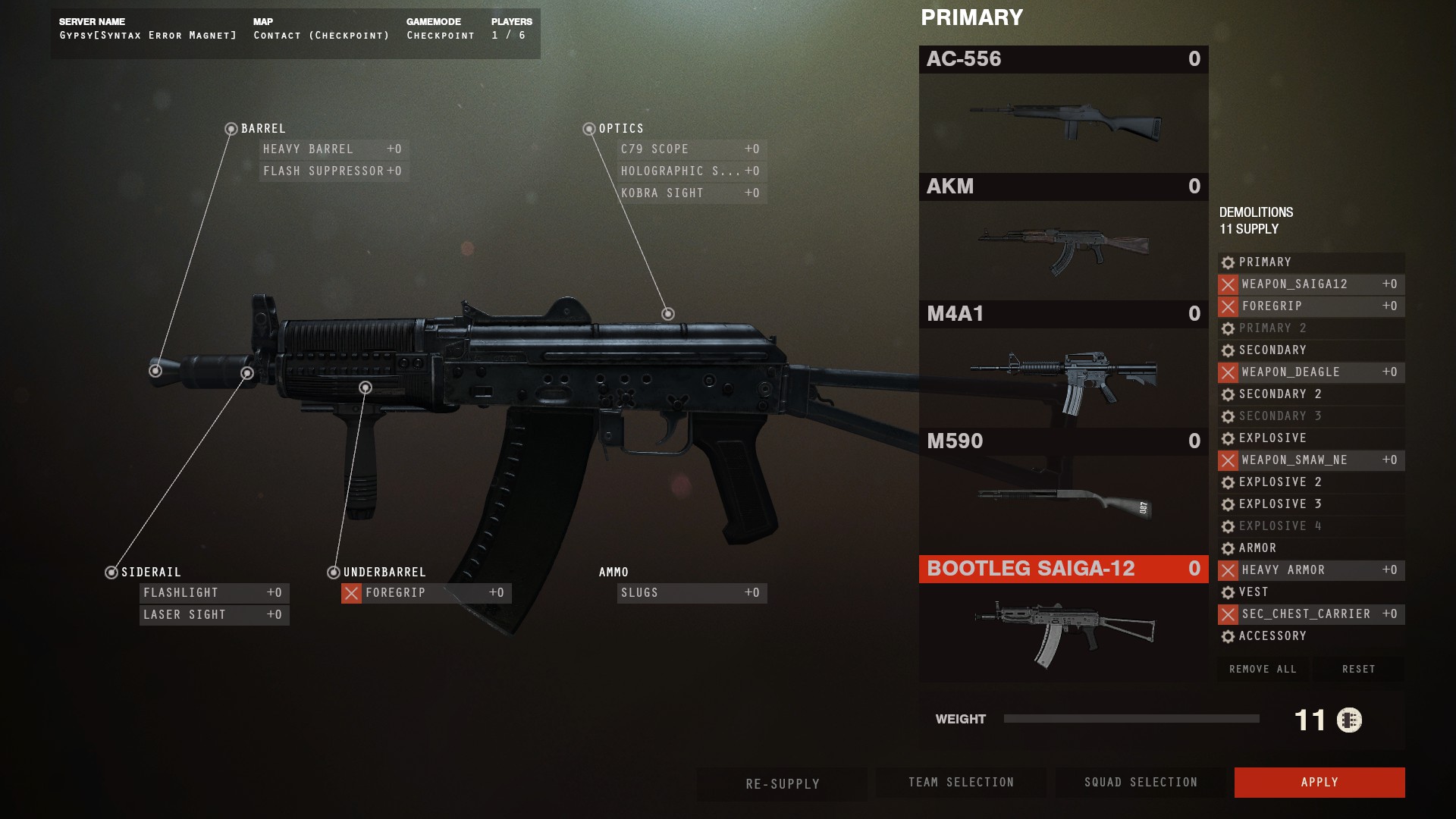Select the AC-556 primary weapon
The width and height of the screenshot is (1456, 819).
[1063, 109]
